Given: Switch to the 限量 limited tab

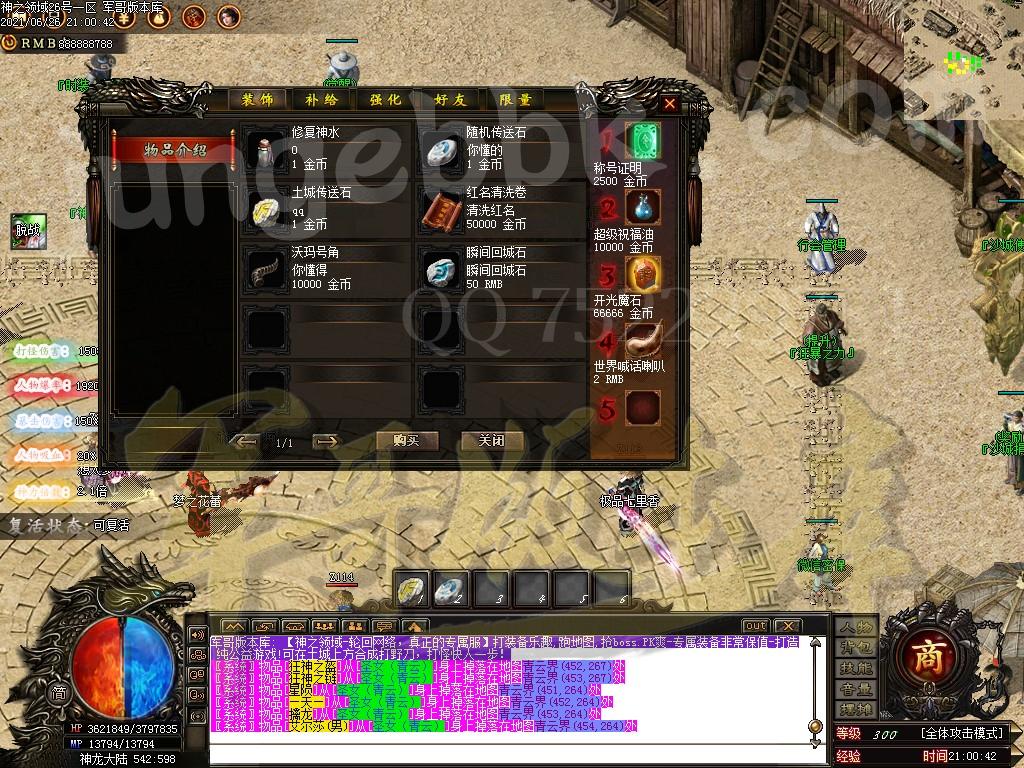Looking at the screenshot, I should point(516,100).
